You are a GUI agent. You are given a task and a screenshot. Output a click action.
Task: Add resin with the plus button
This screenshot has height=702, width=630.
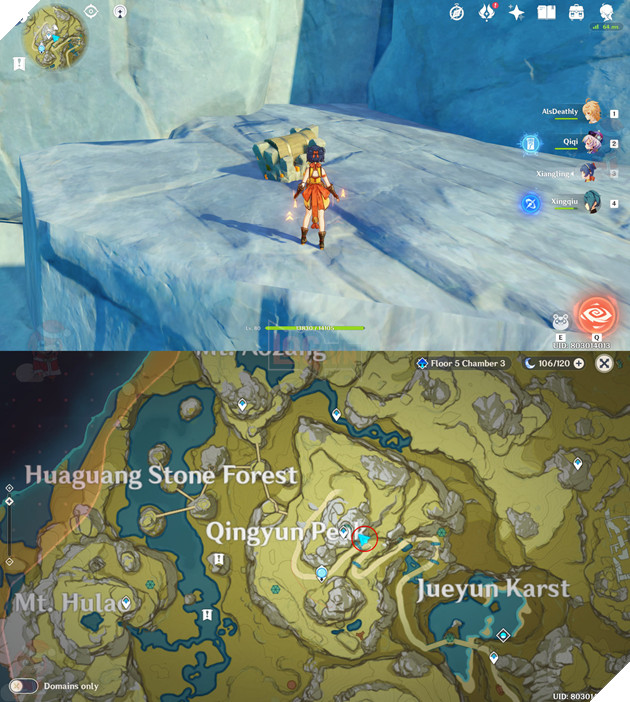pos(578,363)
